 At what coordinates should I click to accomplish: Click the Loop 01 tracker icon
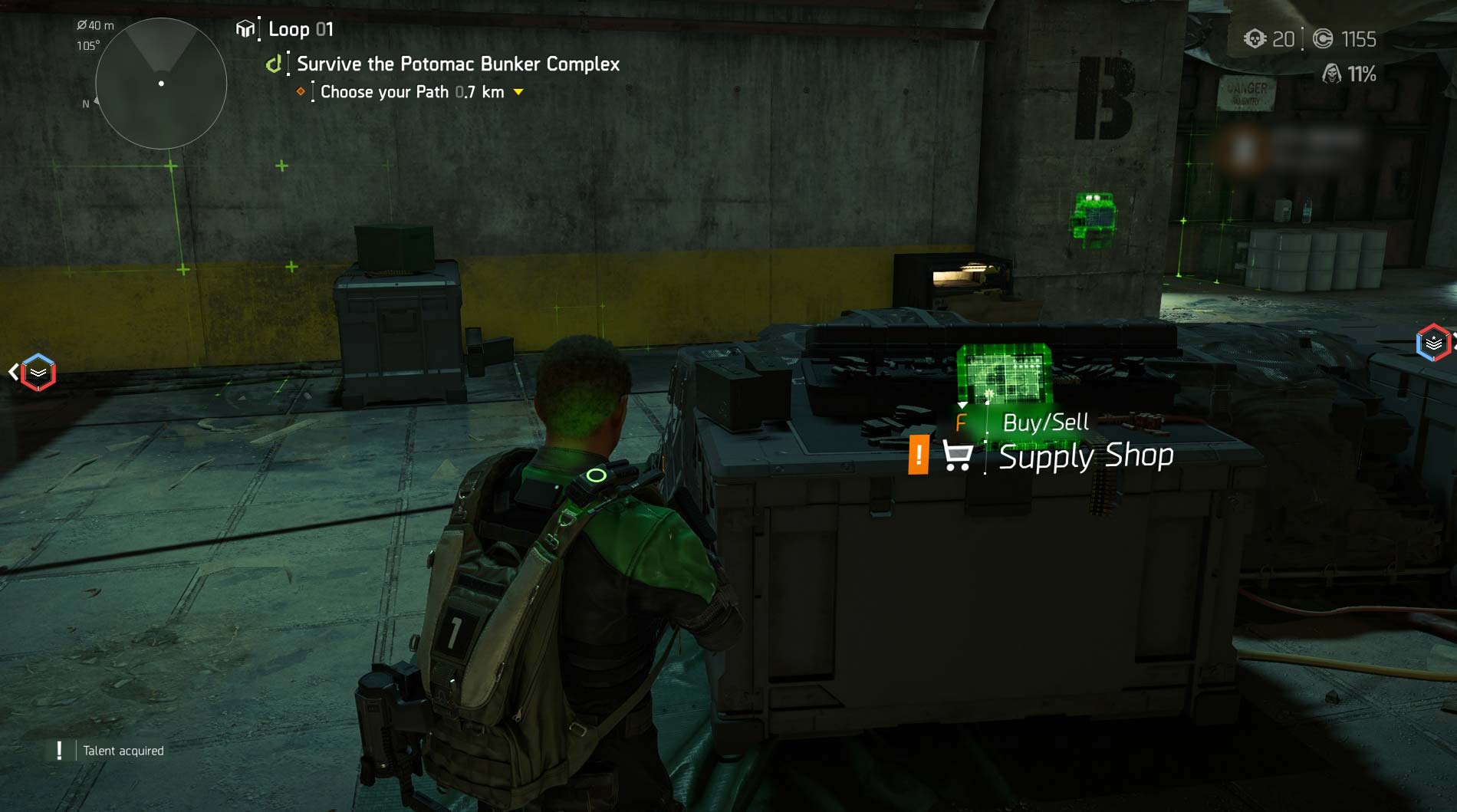tap(245, 29)
